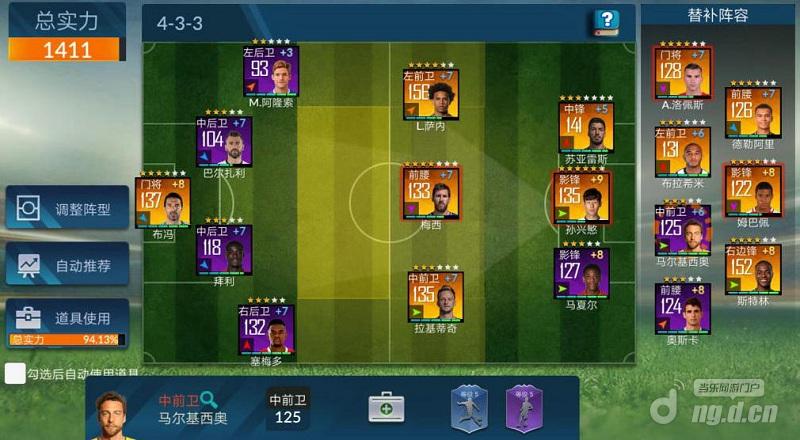
Task: Select left back M.阿隆索 card
Action: click(270, 70)
